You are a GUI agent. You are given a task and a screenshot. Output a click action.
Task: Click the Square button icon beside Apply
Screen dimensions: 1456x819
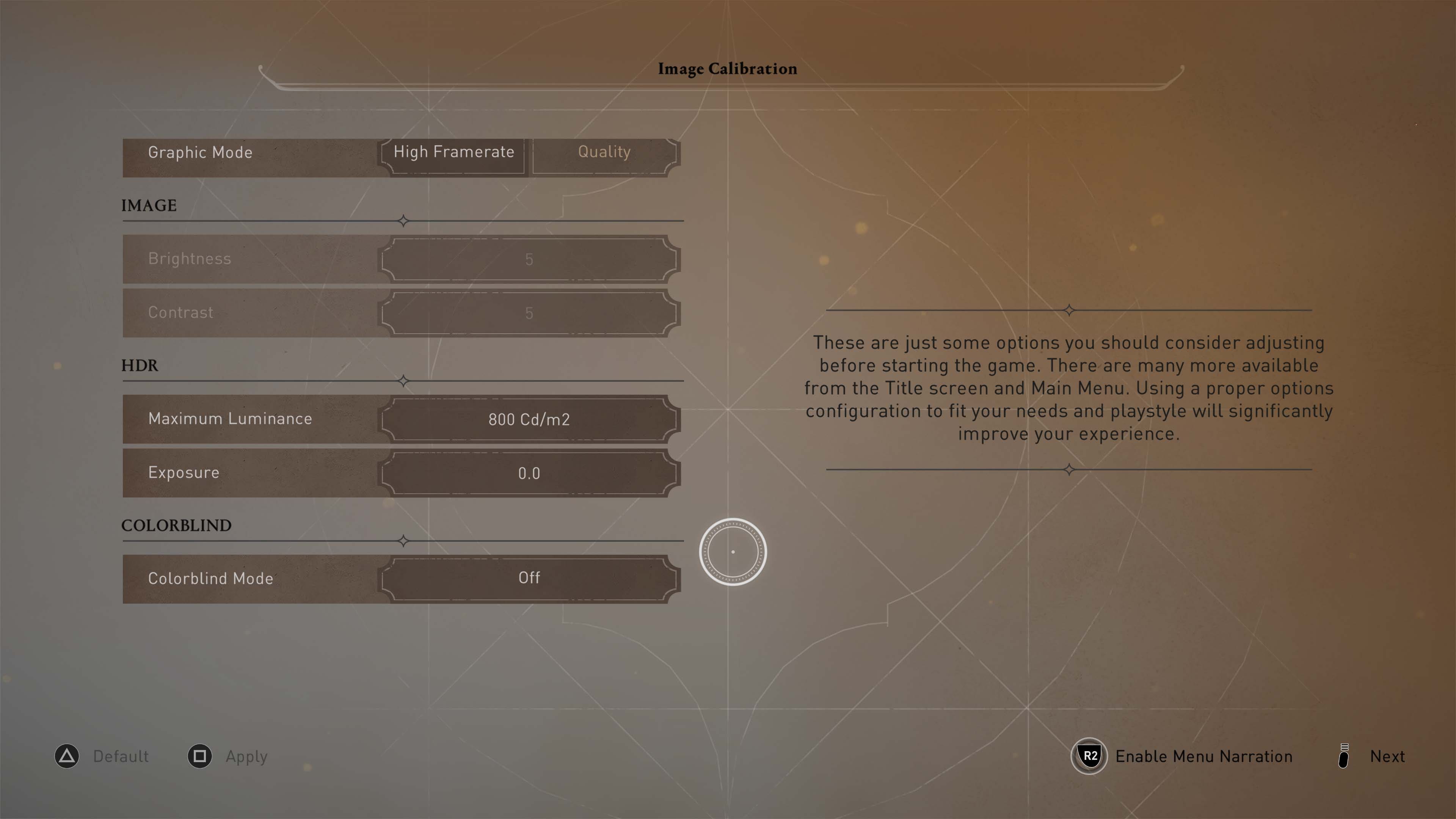(x=199, y=756)
